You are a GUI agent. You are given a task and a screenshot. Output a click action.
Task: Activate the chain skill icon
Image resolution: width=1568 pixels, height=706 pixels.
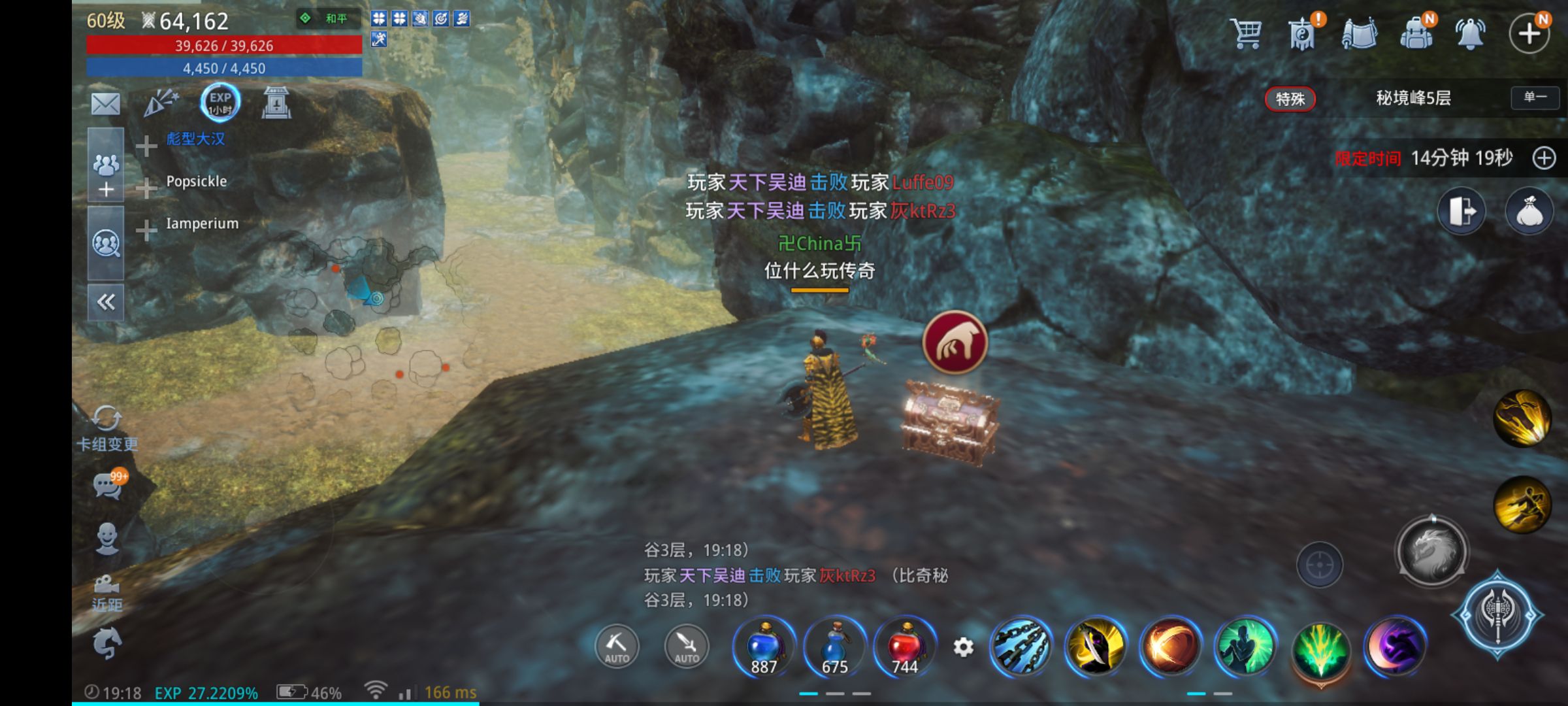point(1021,647)
